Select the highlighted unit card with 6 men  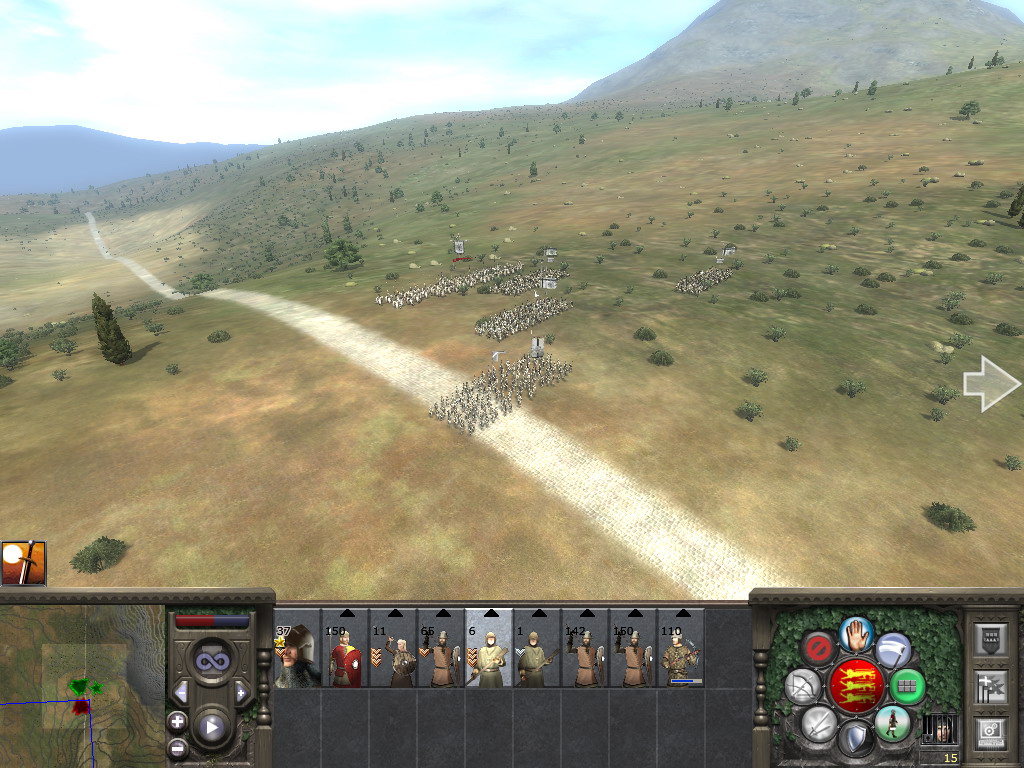pyautogui.click(x=489, y=650)
